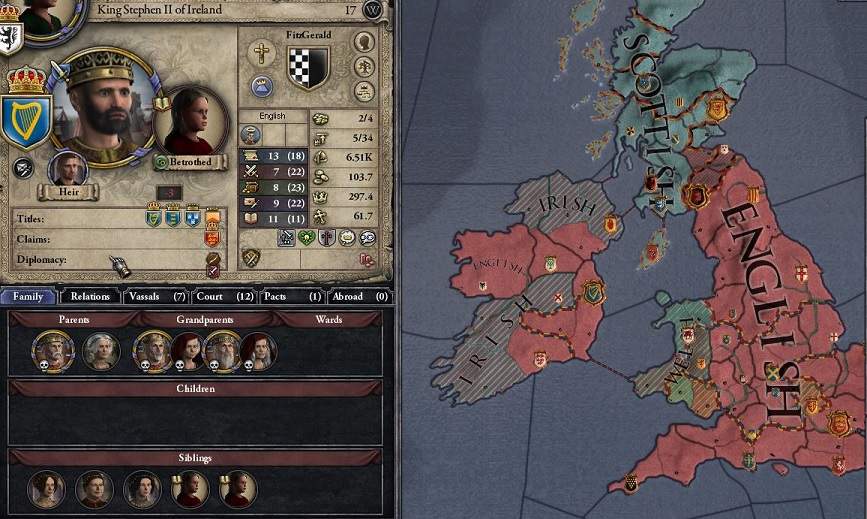Select the crossed-swords icon left of Heir
867x519 pixels.
(22, 169)
